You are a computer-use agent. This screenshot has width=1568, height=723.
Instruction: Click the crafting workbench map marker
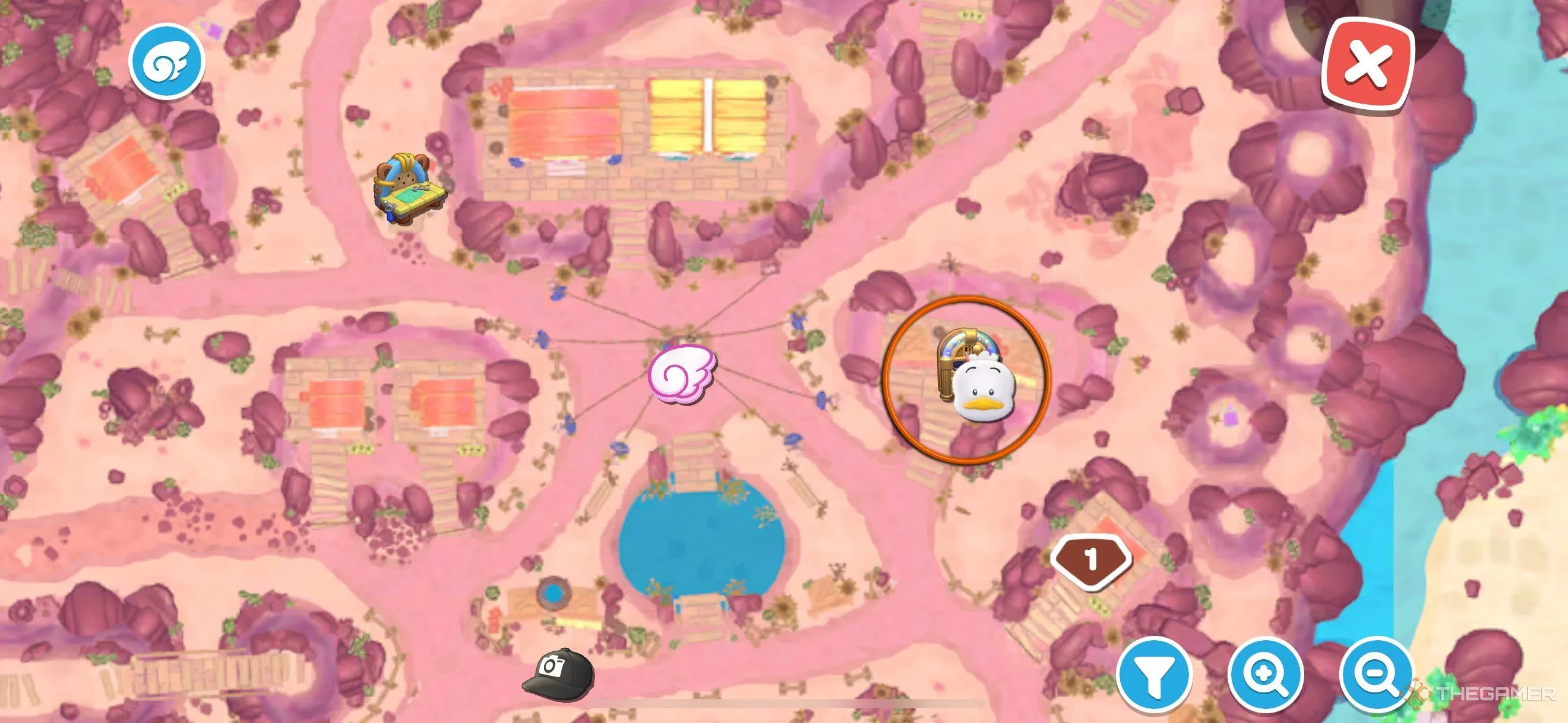point(410,189)
